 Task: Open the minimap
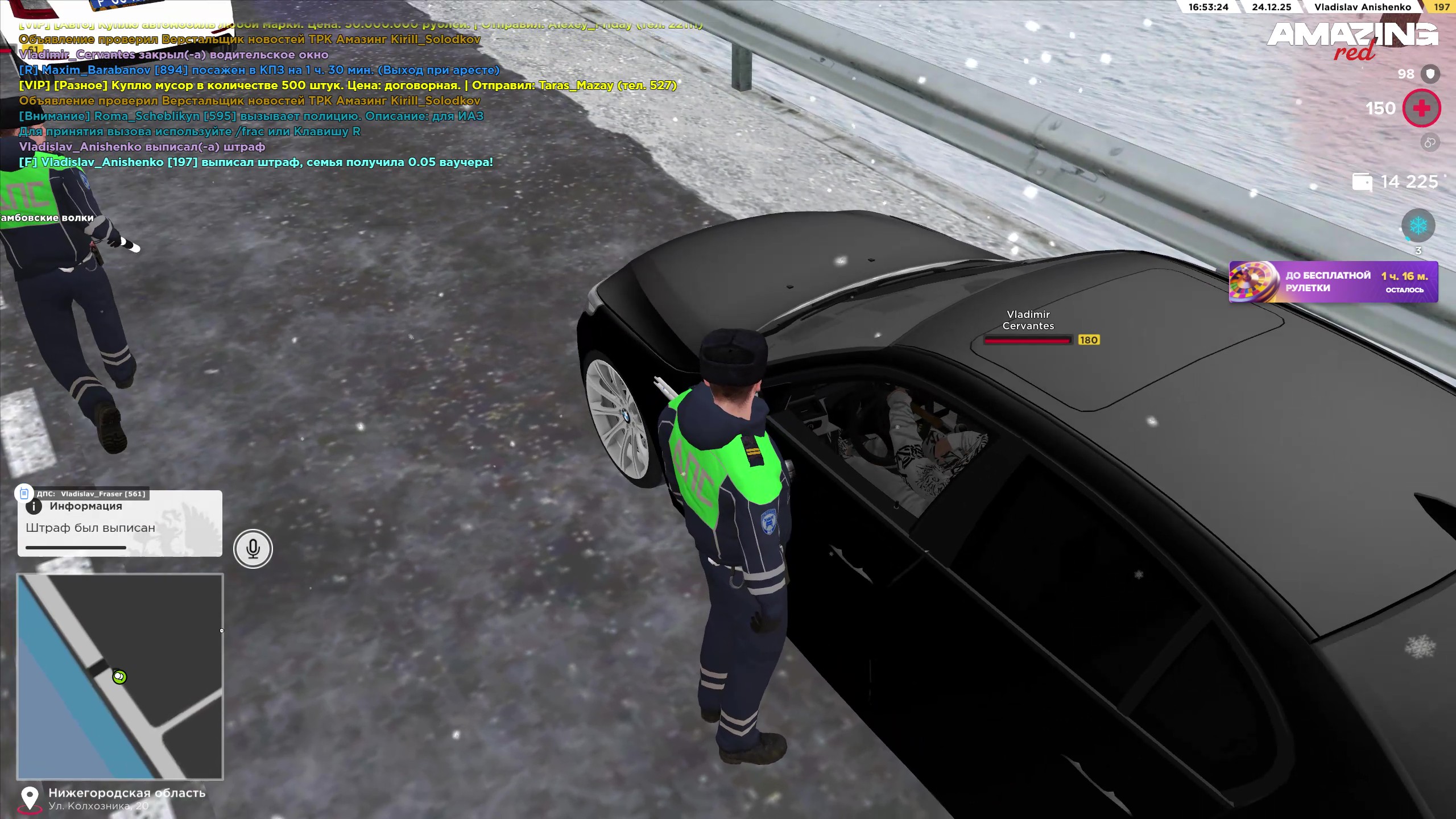[120, 676]
